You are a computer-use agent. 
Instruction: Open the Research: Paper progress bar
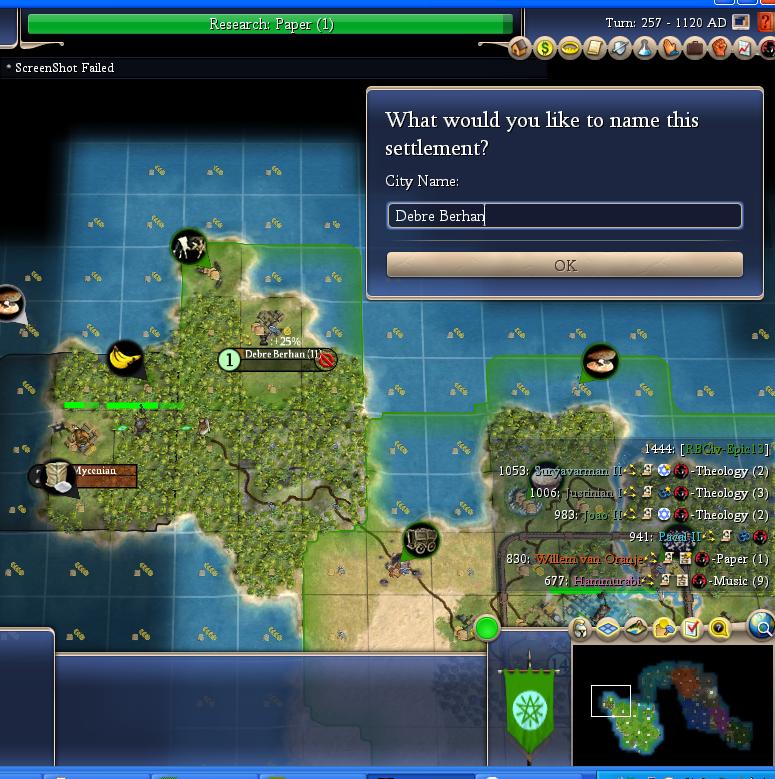(270, 24)
